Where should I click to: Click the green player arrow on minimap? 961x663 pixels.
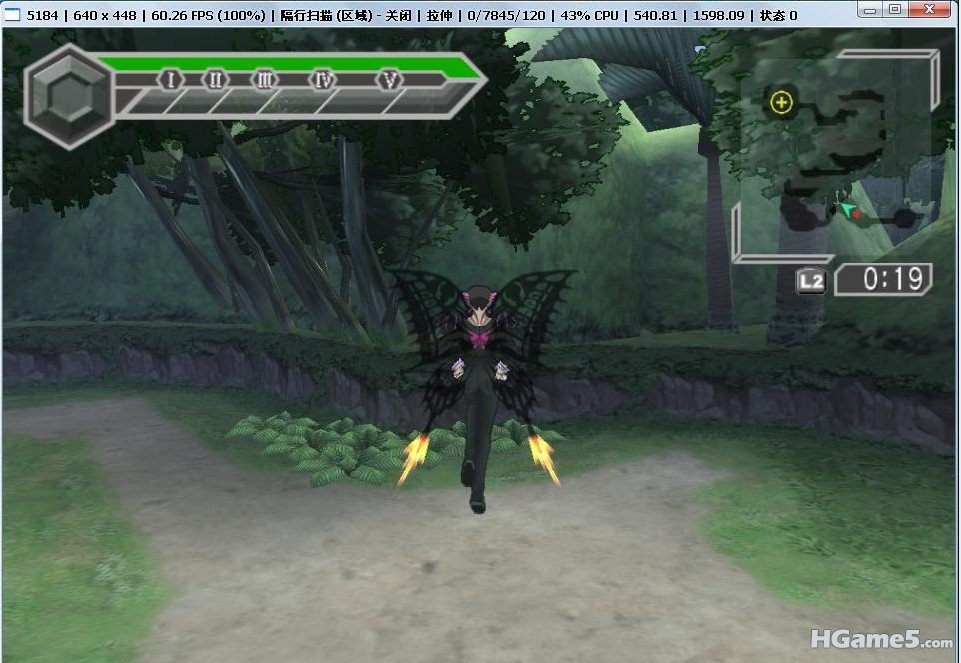click(847, 209)
